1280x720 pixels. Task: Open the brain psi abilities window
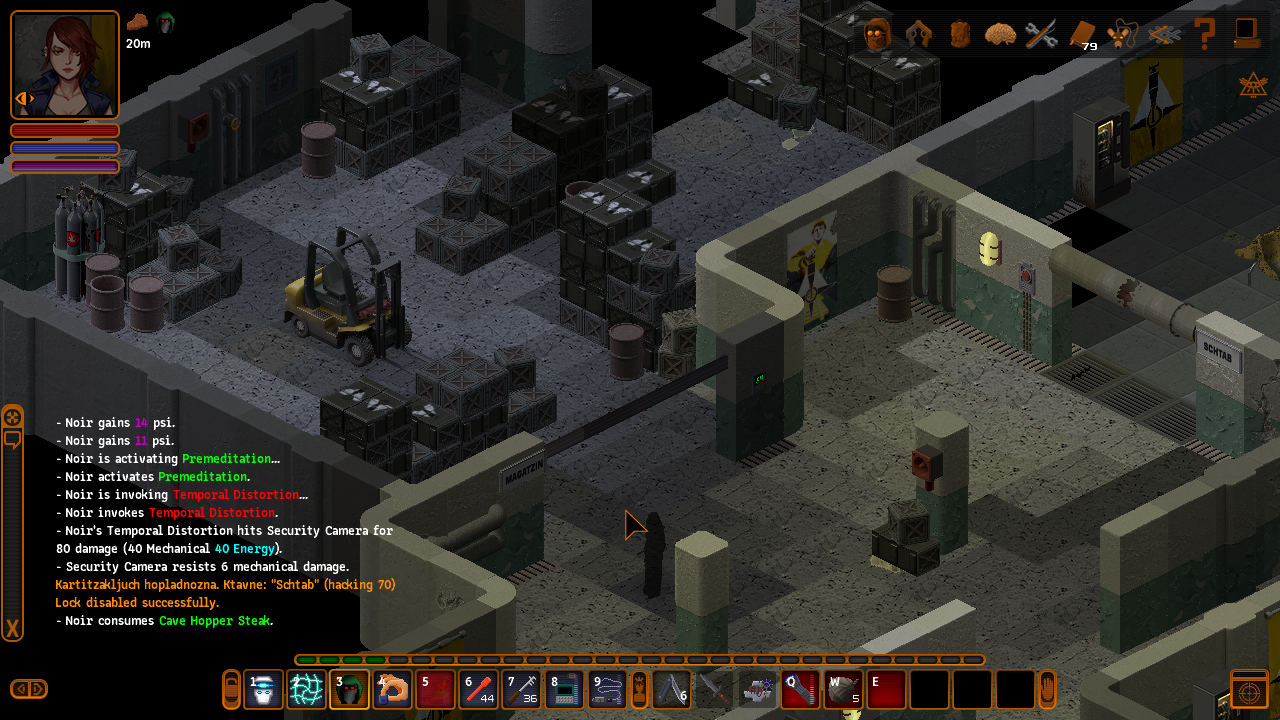tap(1000, 34)
